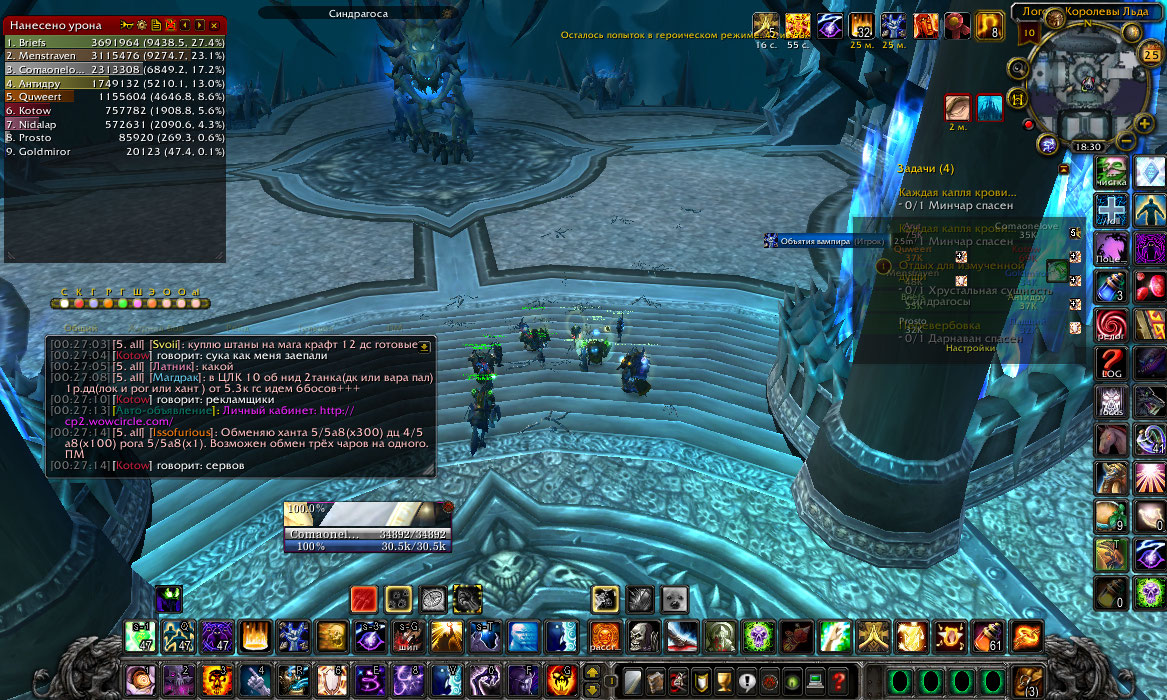Click the clock showing 18:30

point(1087,146)
